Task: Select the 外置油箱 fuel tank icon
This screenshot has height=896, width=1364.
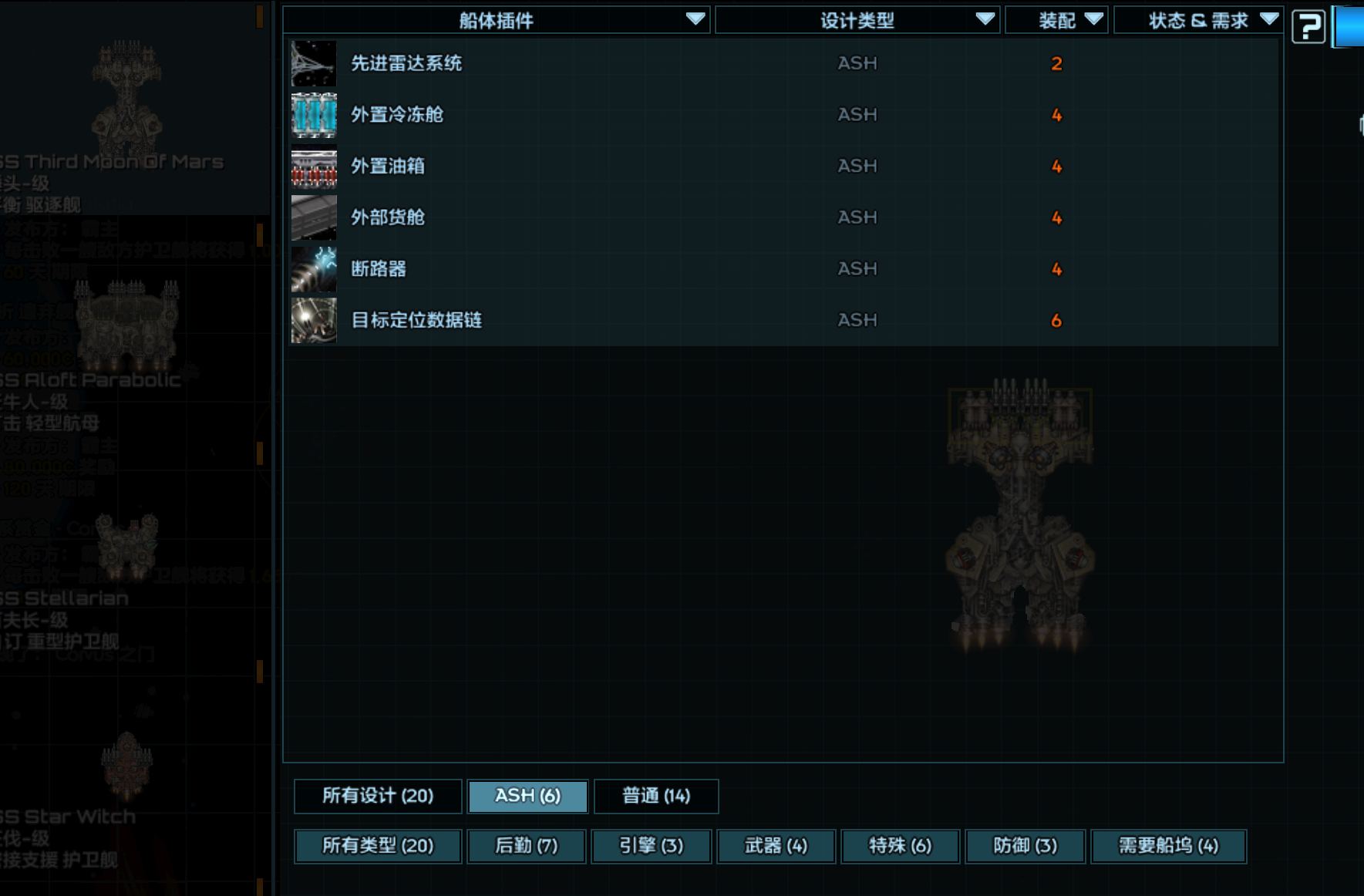Action: pyautogui.click(x=313, y=167)
